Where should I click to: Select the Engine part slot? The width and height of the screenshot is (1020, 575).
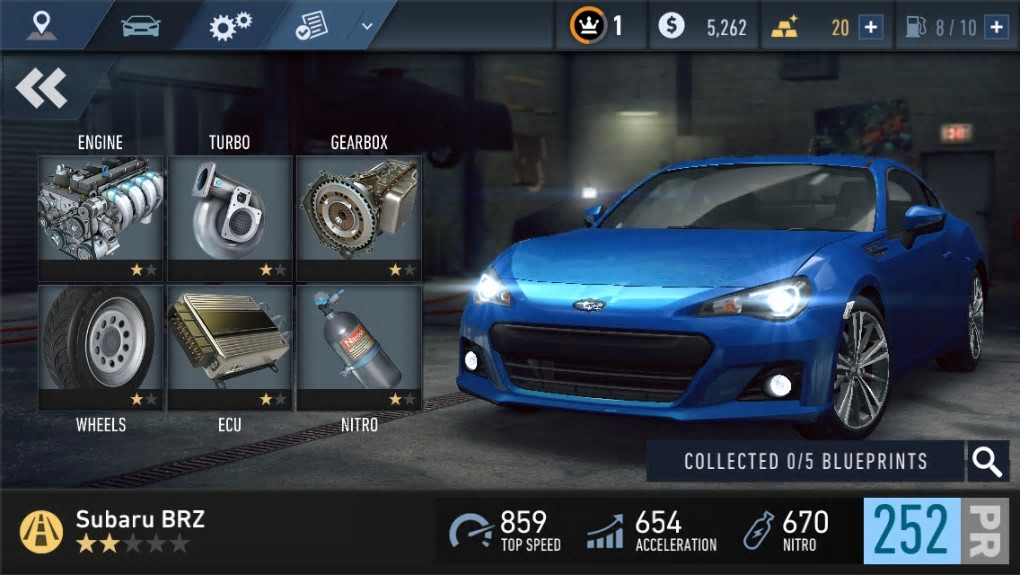101,217
